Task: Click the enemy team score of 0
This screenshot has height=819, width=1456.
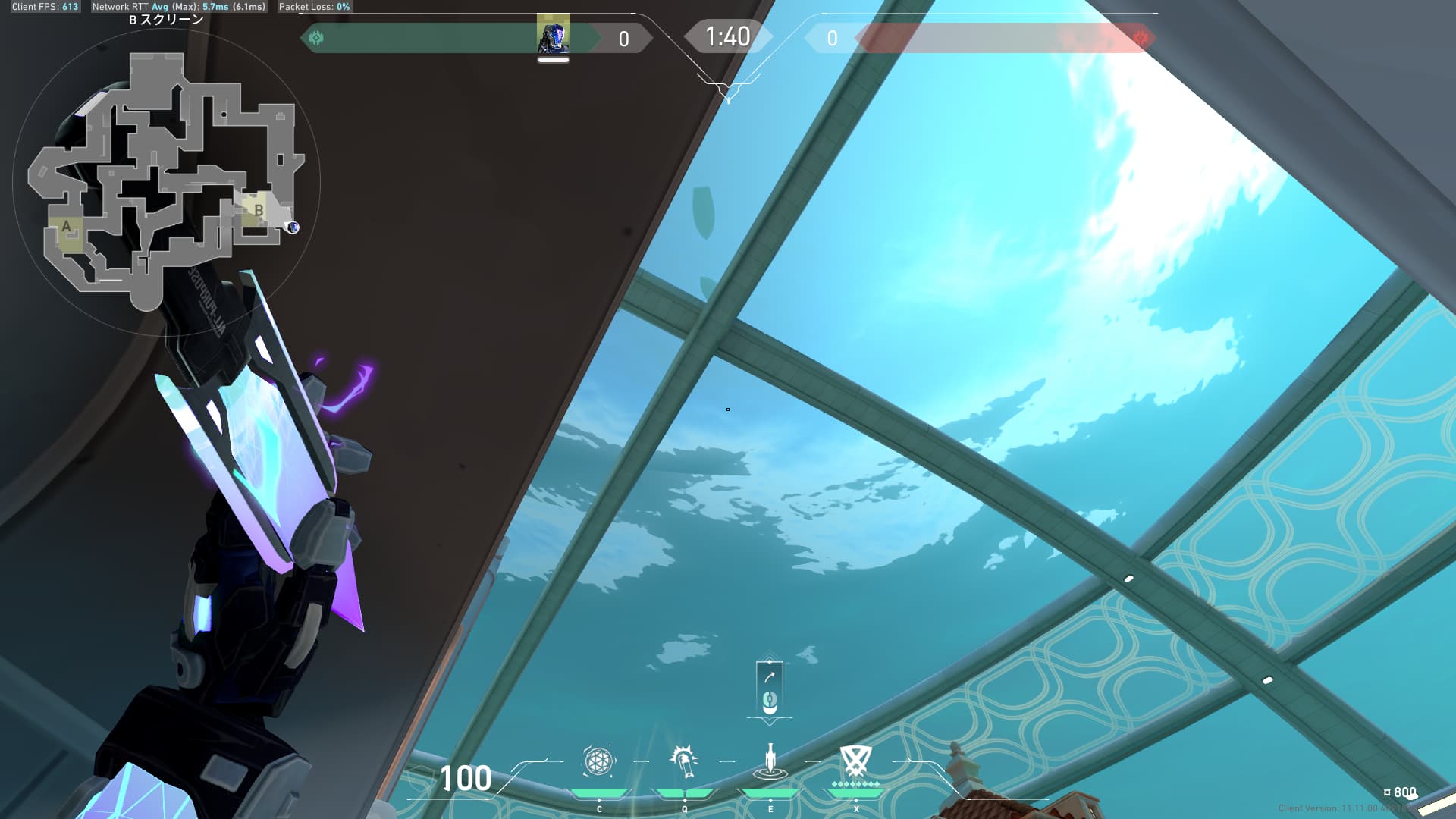Action: tap(833, 39)
